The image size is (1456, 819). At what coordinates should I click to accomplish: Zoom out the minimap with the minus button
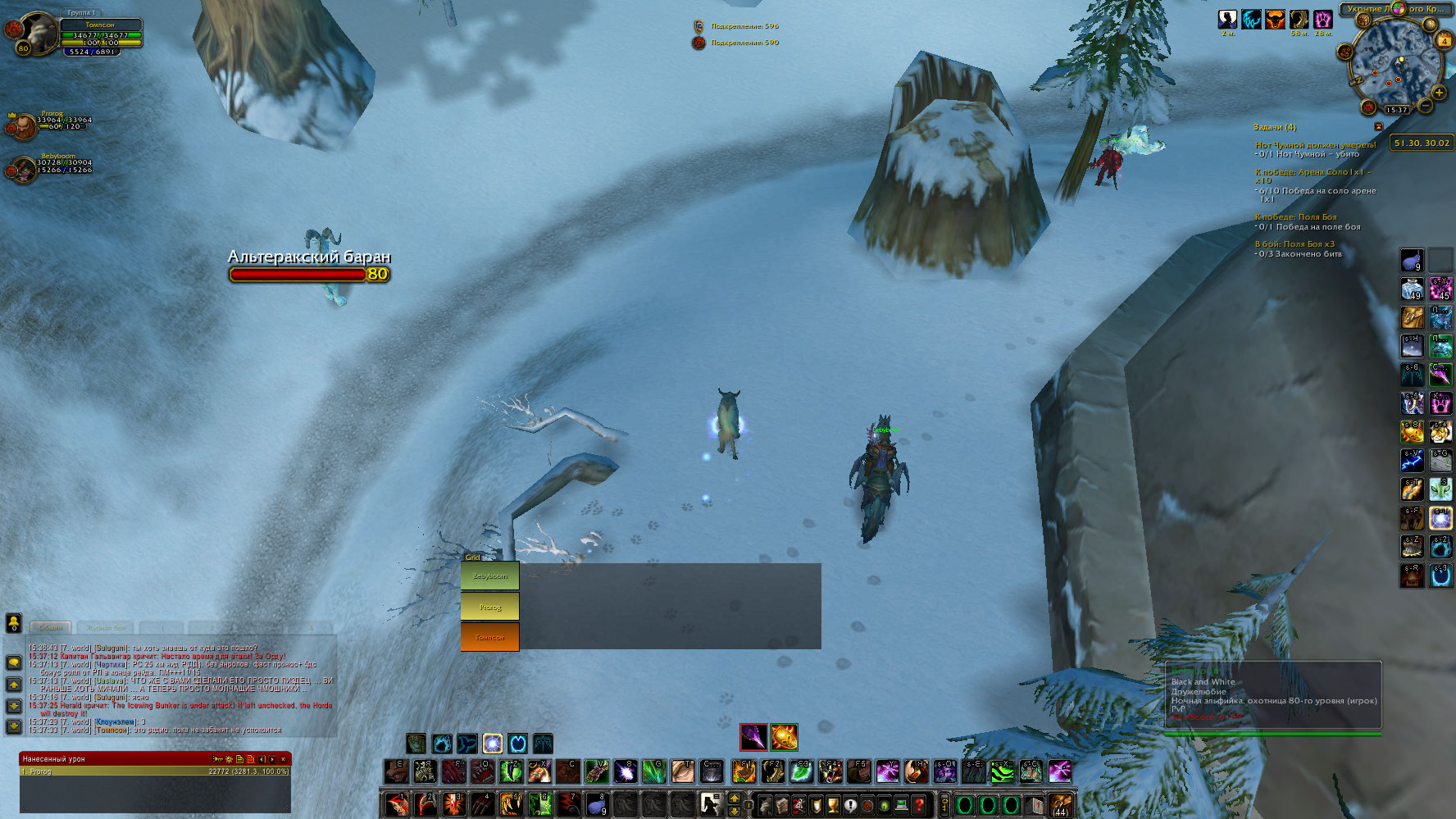click(1426, 106)
